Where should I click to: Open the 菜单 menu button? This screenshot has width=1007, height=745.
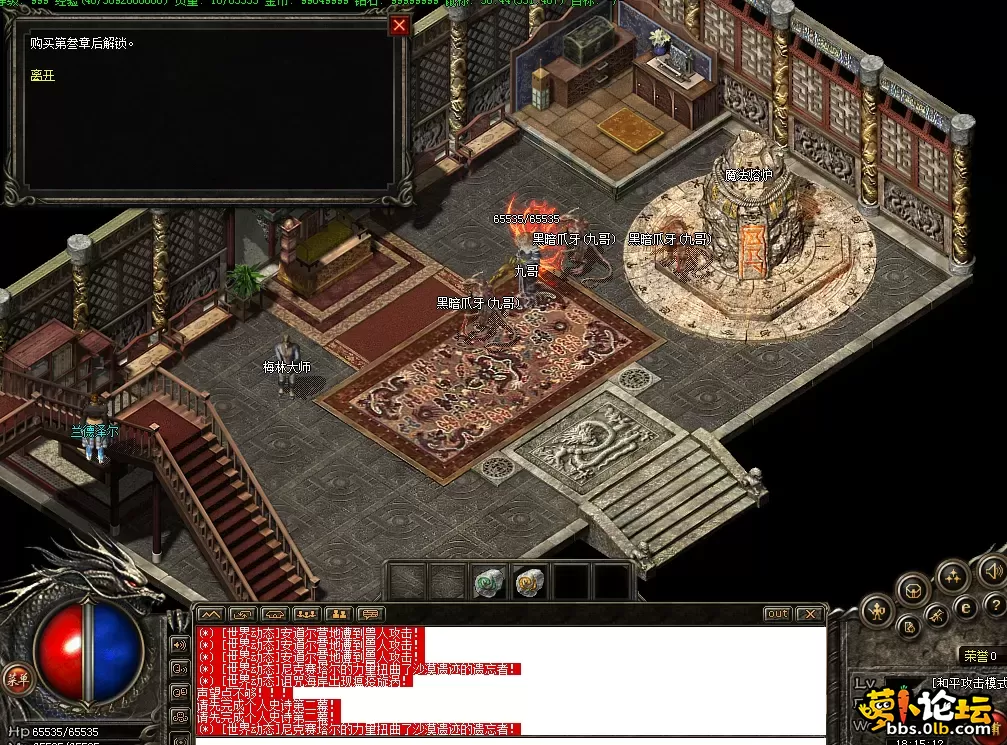tap(17, 678)
